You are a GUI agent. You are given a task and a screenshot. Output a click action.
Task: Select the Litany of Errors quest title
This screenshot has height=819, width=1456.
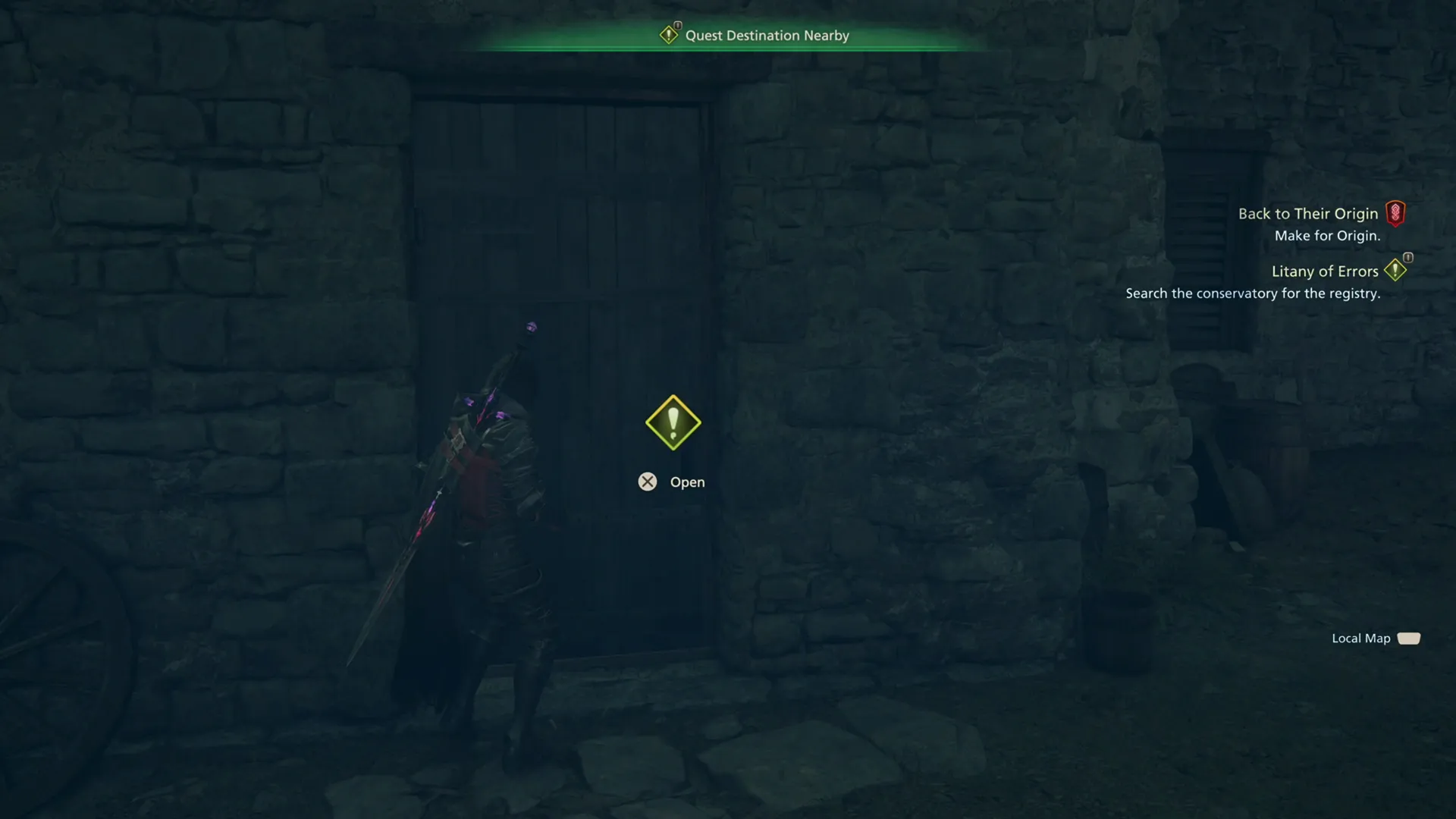[1326, 271]
